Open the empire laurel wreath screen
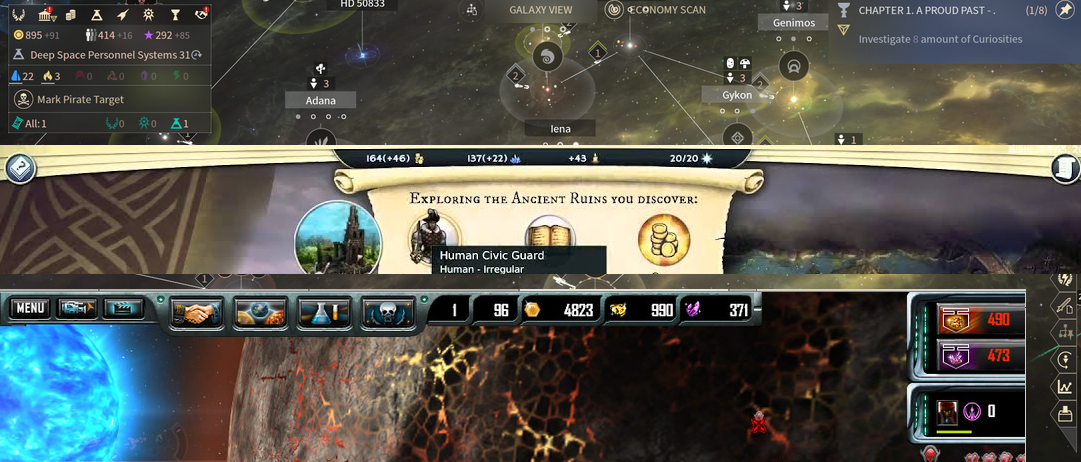The width and height of the screenshot is (1081, 462). pos(18,15)
